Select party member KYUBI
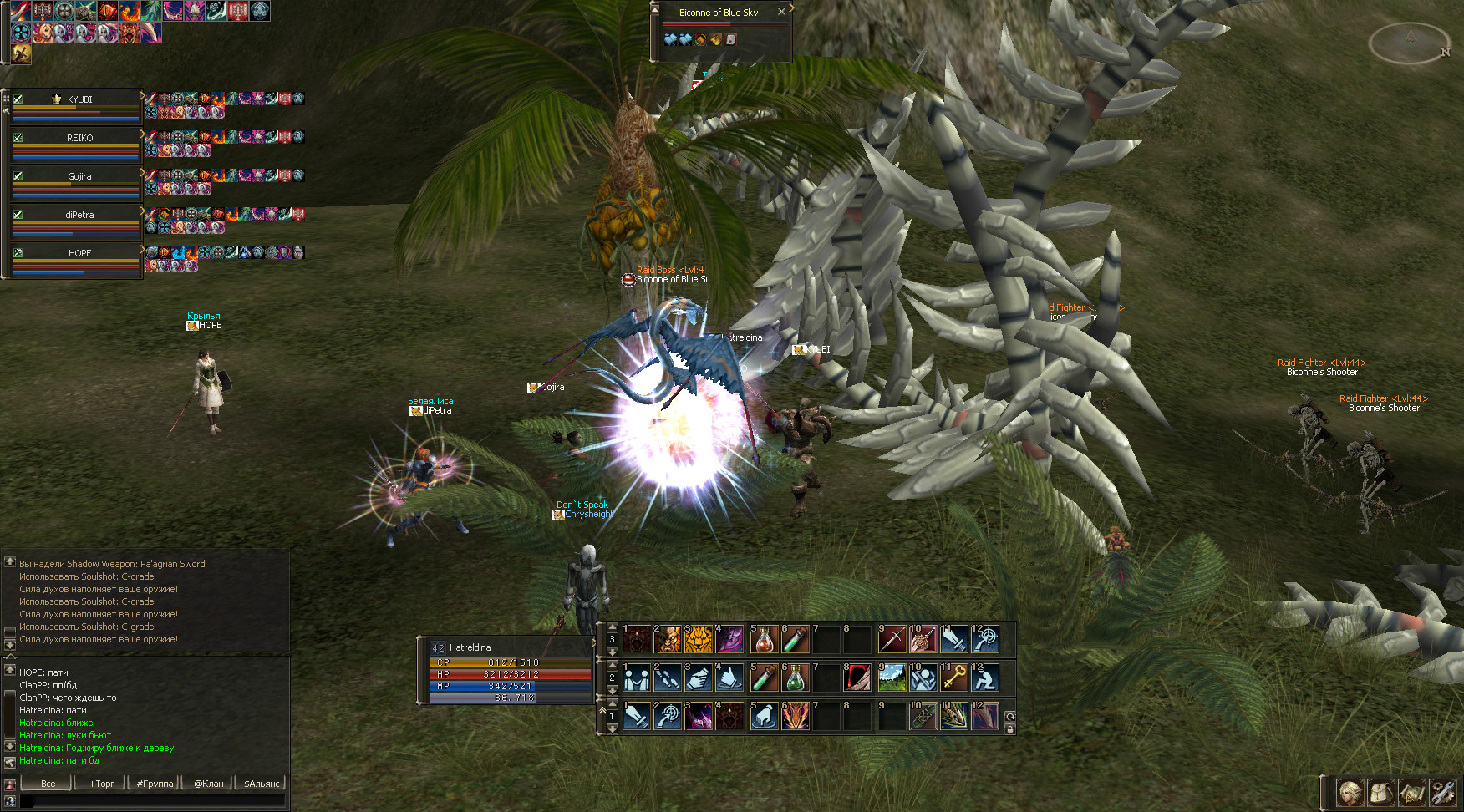1464x812 pixels. click(79, 99)
